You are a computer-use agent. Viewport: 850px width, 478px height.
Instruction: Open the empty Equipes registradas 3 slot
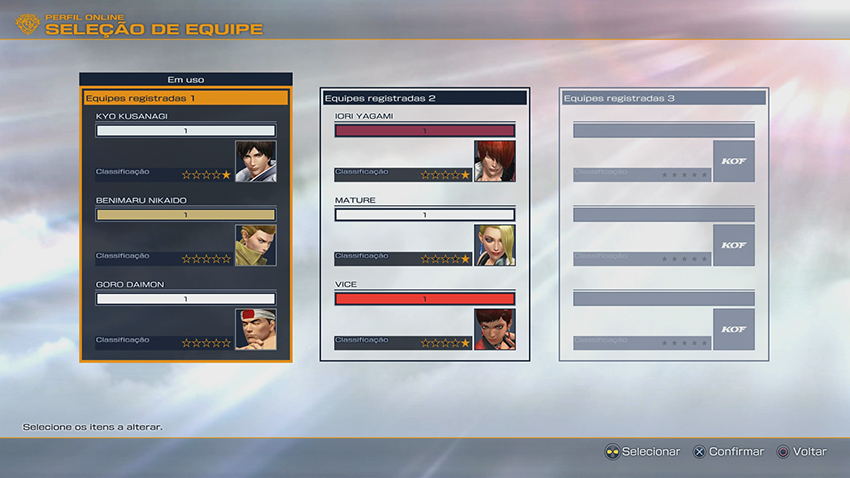tap(664, 98)
